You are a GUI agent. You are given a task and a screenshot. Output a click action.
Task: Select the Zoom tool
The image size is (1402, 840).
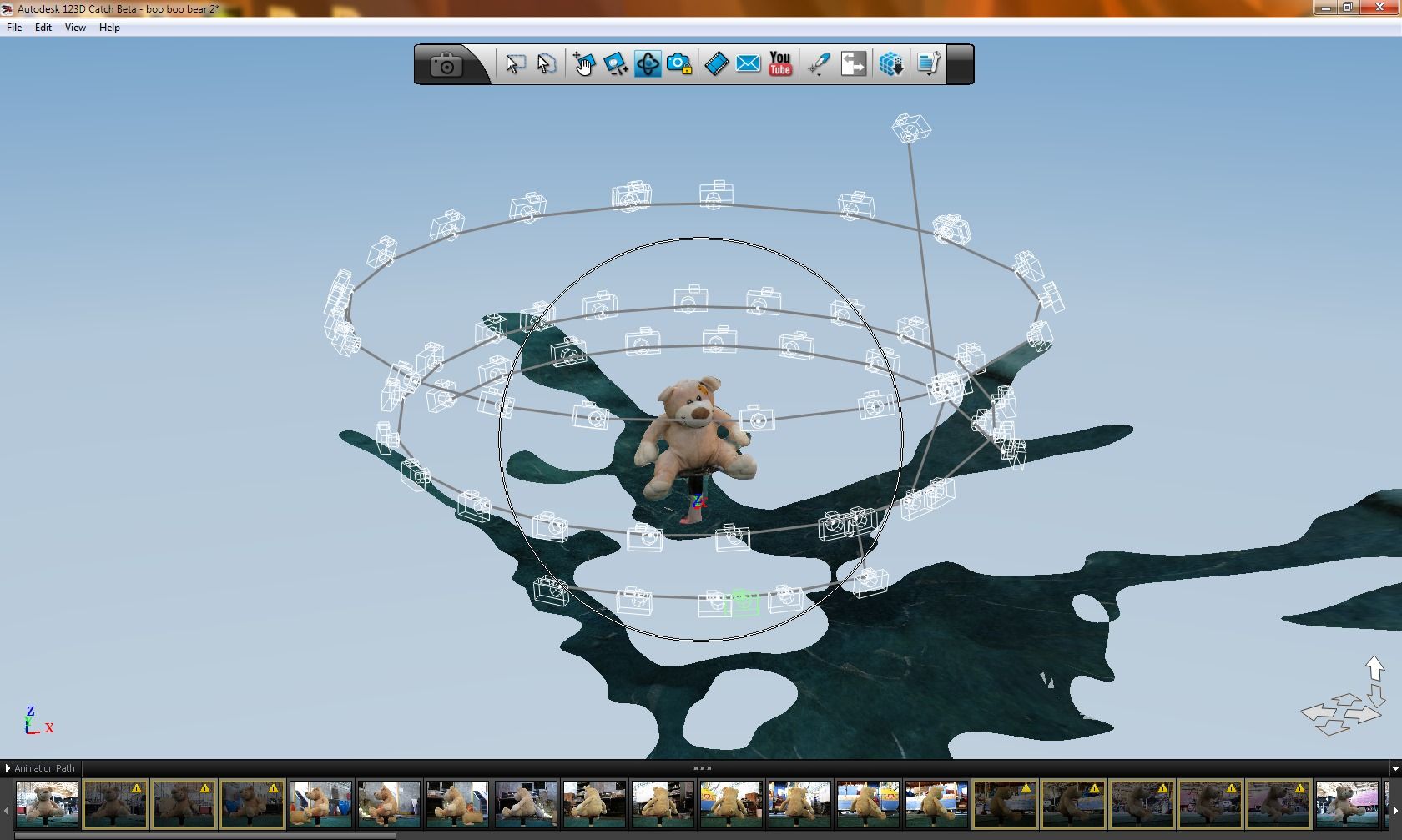click(x=617, y=64)
